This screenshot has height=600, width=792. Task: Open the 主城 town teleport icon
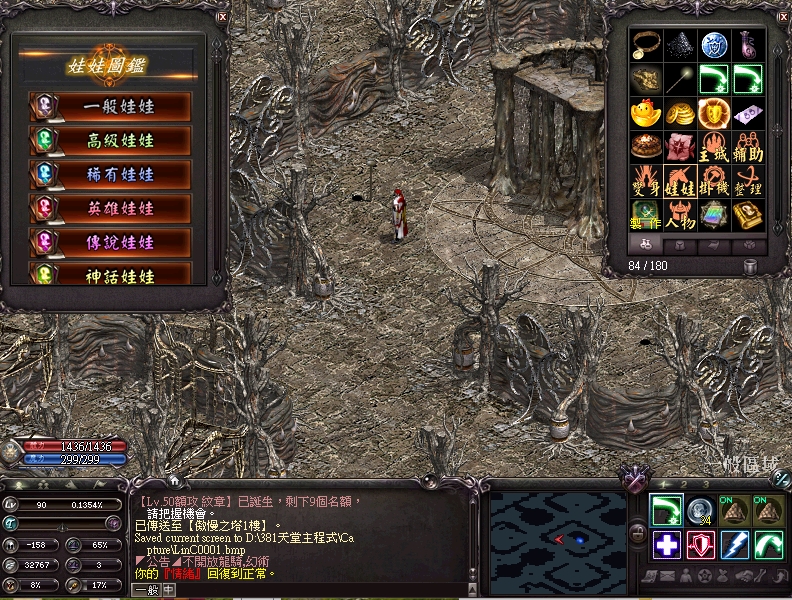(713, 147)
